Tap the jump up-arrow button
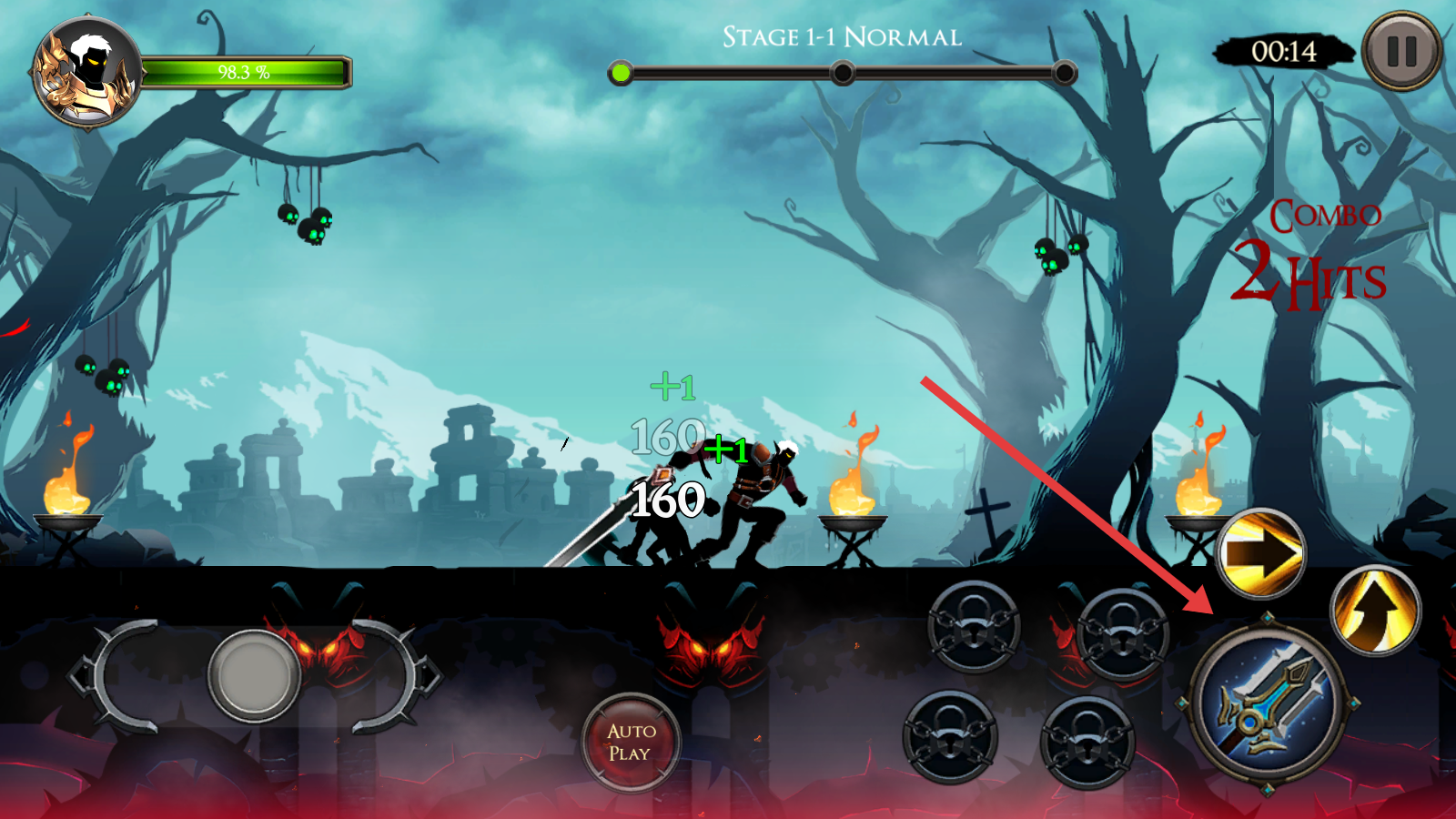The image size is (1456, 819). [1375, 610]
